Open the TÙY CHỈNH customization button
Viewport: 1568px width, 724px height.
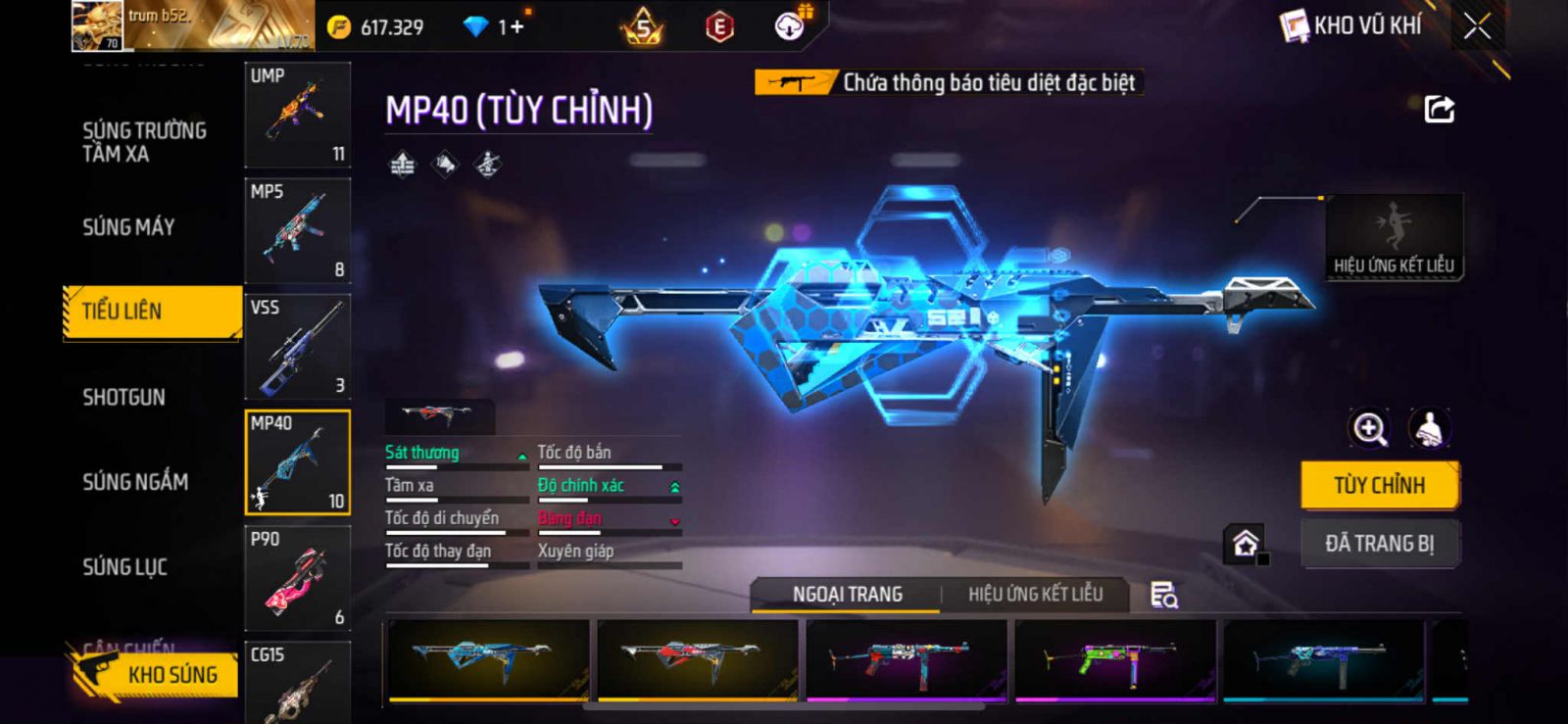[x=1380, y=485]
